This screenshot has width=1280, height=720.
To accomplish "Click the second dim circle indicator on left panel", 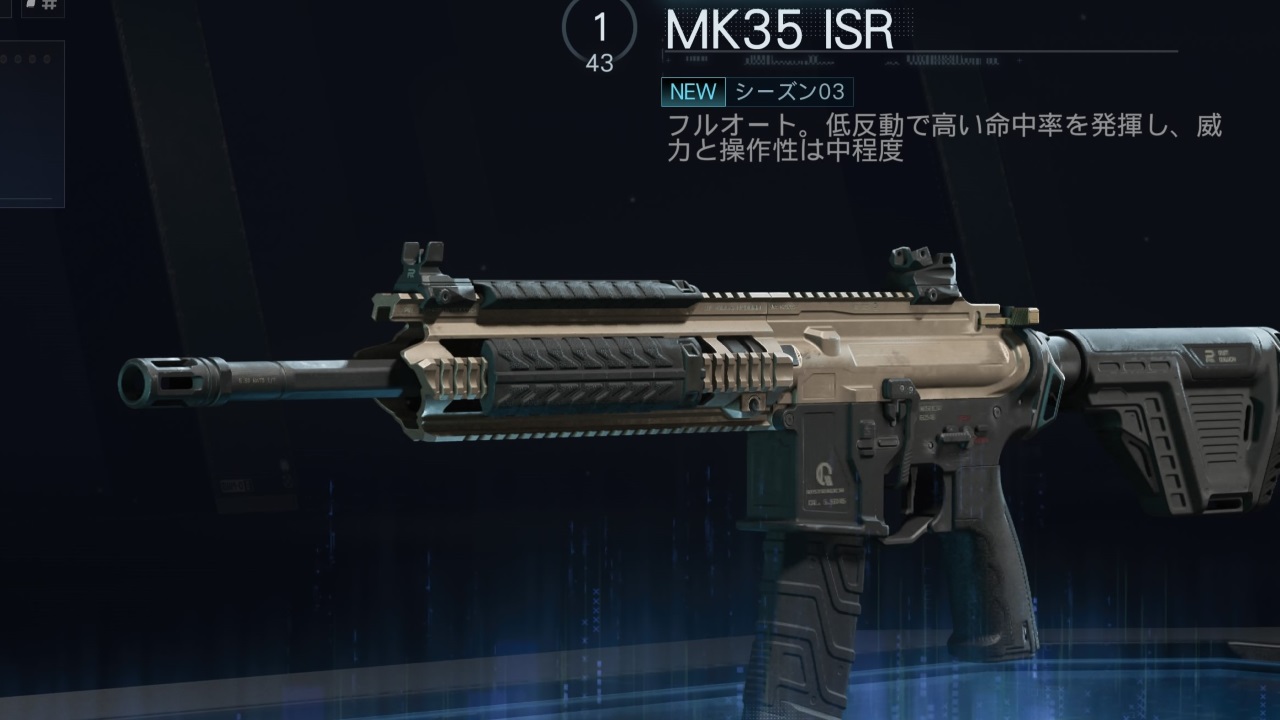I will pos(19,58).
